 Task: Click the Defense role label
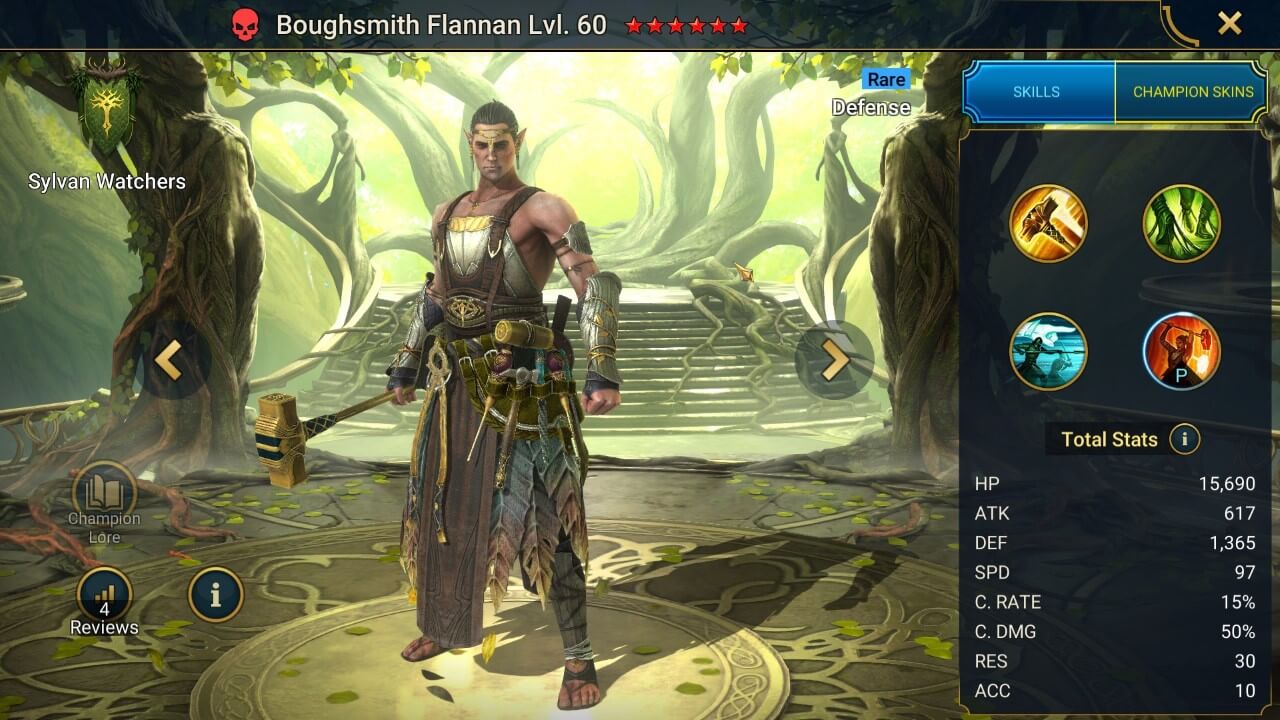coord(870,107)
